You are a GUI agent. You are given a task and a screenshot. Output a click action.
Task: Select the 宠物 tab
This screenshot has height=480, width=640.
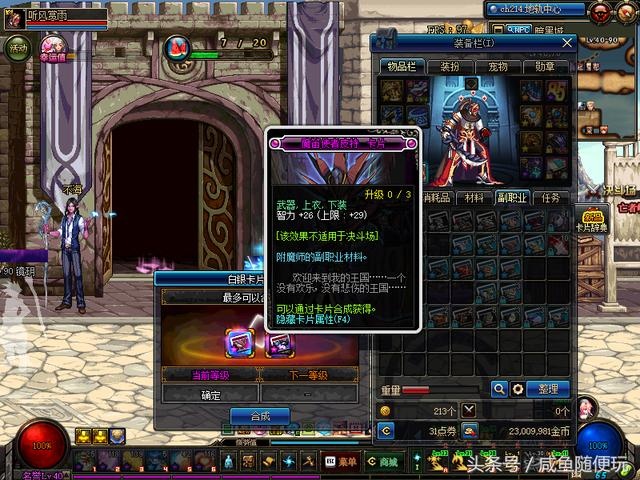(x=498, y=66)
